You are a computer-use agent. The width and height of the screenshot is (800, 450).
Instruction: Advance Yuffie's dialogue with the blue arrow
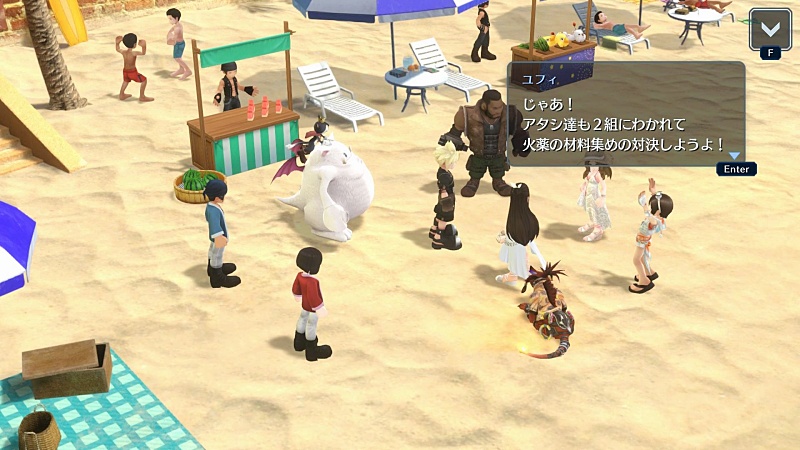[735, 156]
